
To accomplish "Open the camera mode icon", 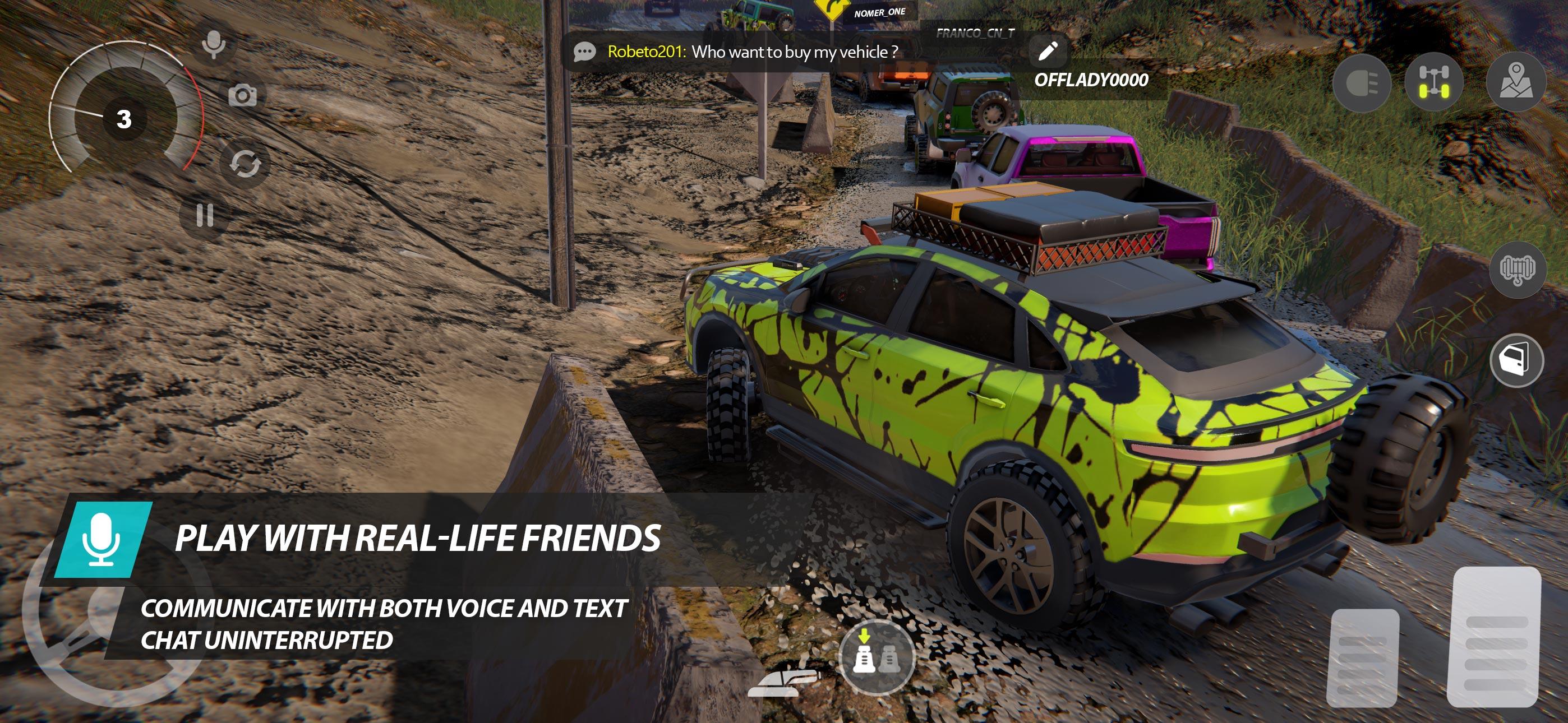I will click(244, 95).
